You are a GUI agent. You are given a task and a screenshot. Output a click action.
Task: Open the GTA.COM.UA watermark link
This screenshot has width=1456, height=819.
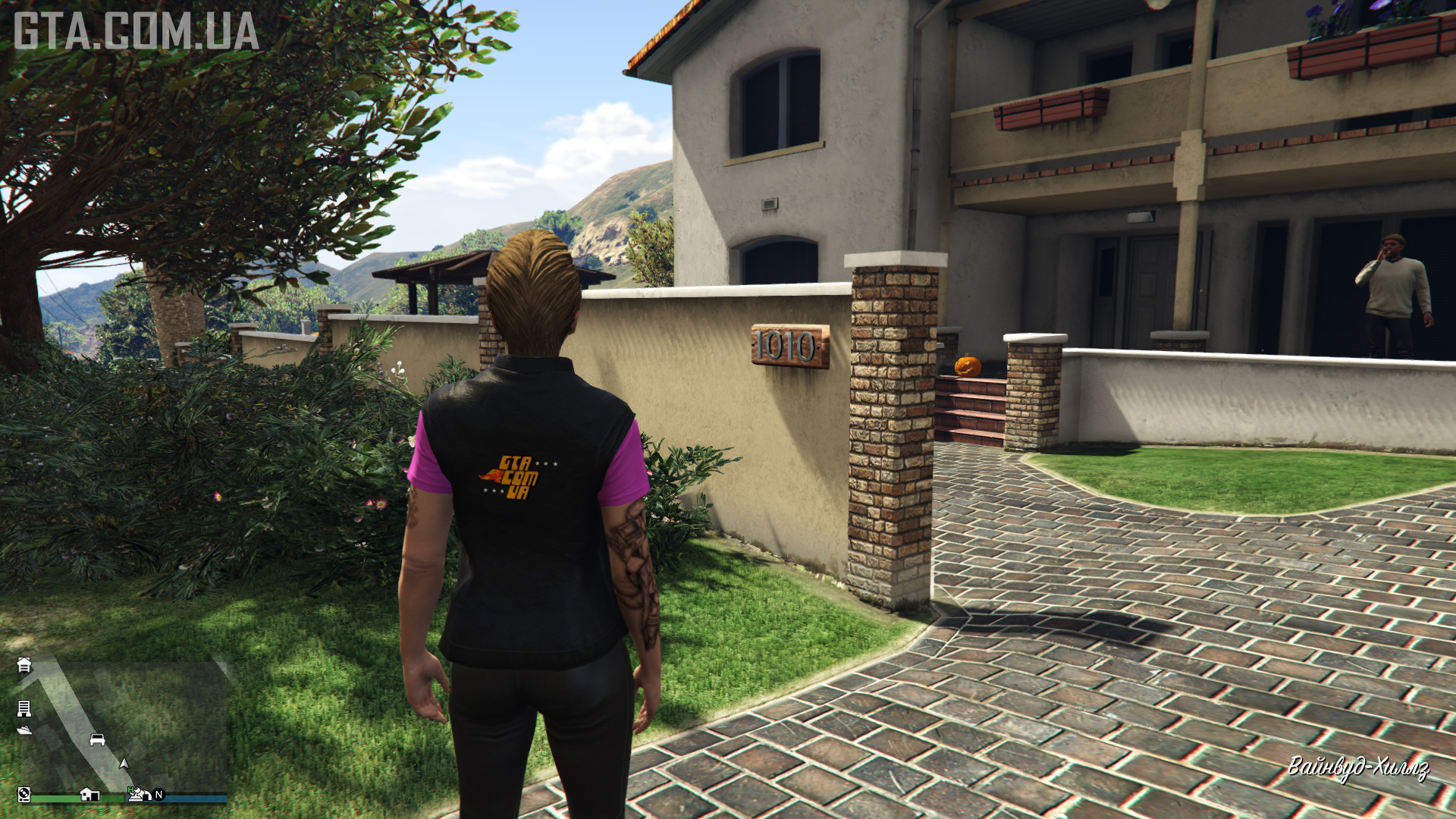pos(136,31)
